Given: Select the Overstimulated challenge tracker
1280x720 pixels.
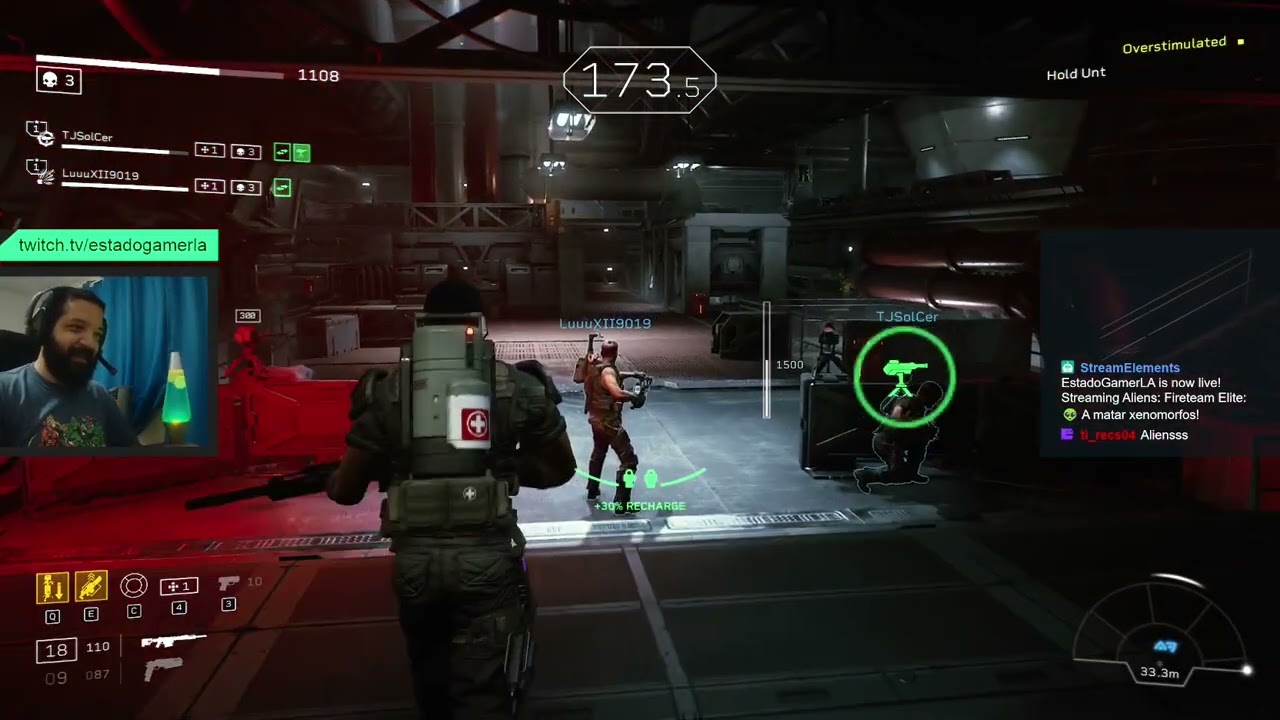Looking at the screenshot, I should (x=1174, y=46).
